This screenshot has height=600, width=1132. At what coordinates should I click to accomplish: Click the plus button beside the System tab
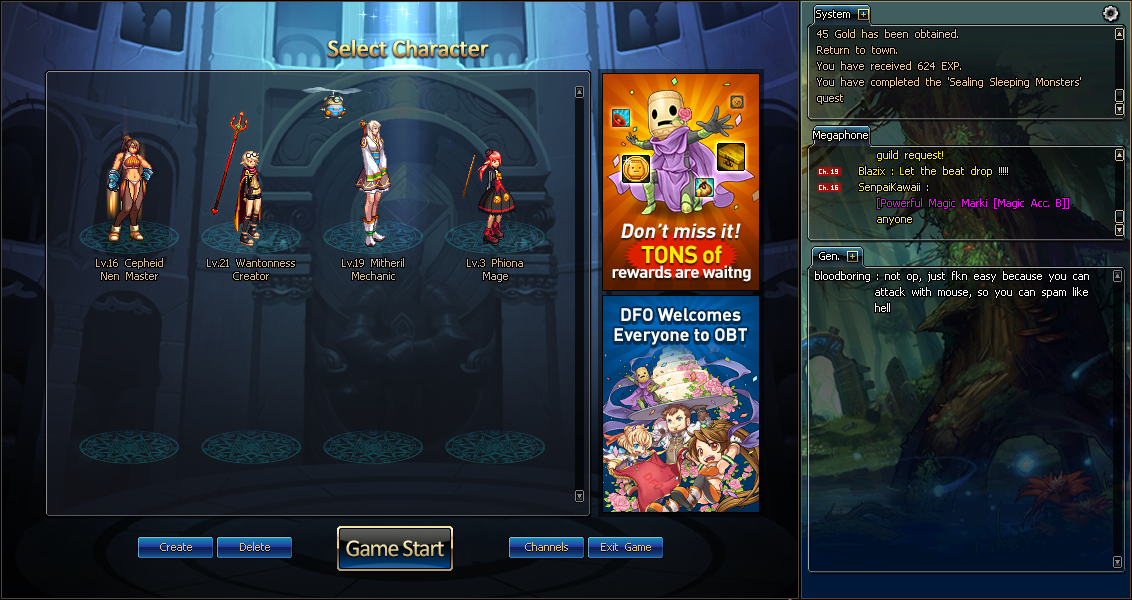(x=863, y=14)
